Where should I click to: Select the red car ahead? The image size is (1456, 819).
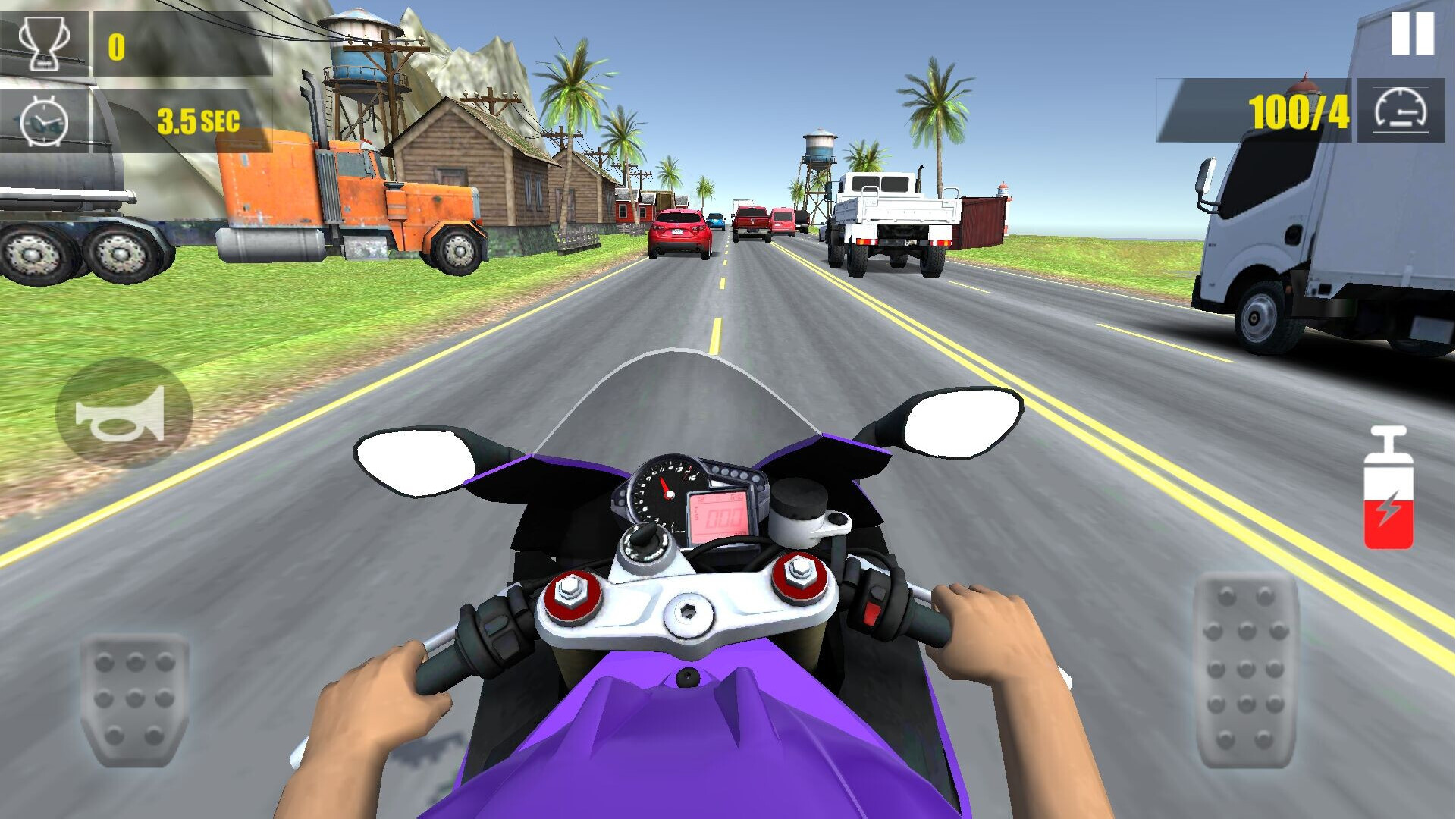[x=677, y=231]
